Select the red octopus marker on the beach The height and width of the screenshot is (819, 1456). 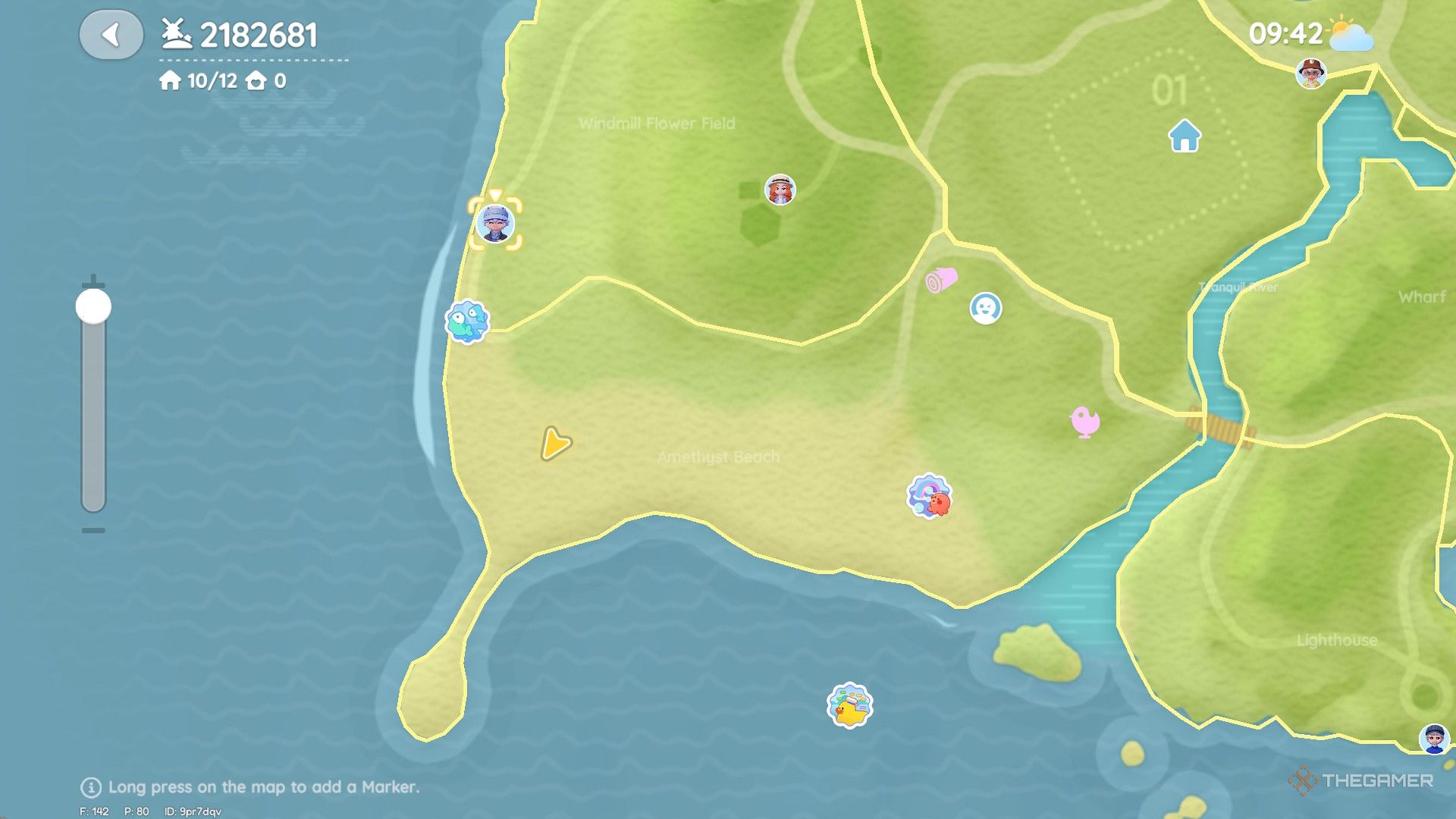click(930, 497)
